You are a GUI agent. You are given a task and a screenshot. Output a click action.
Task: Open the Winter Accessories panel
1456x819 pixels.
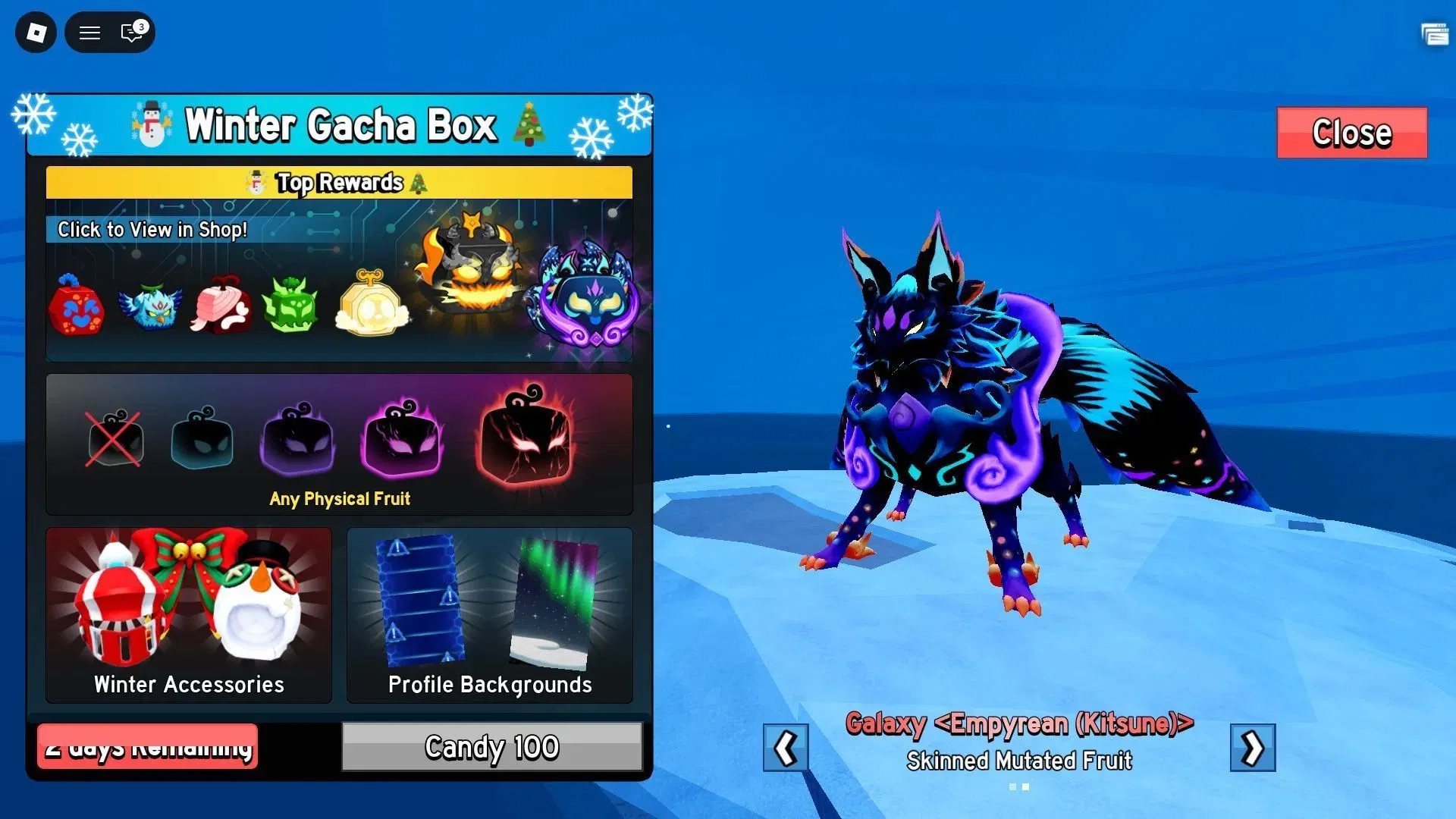[x=188, y=614]
